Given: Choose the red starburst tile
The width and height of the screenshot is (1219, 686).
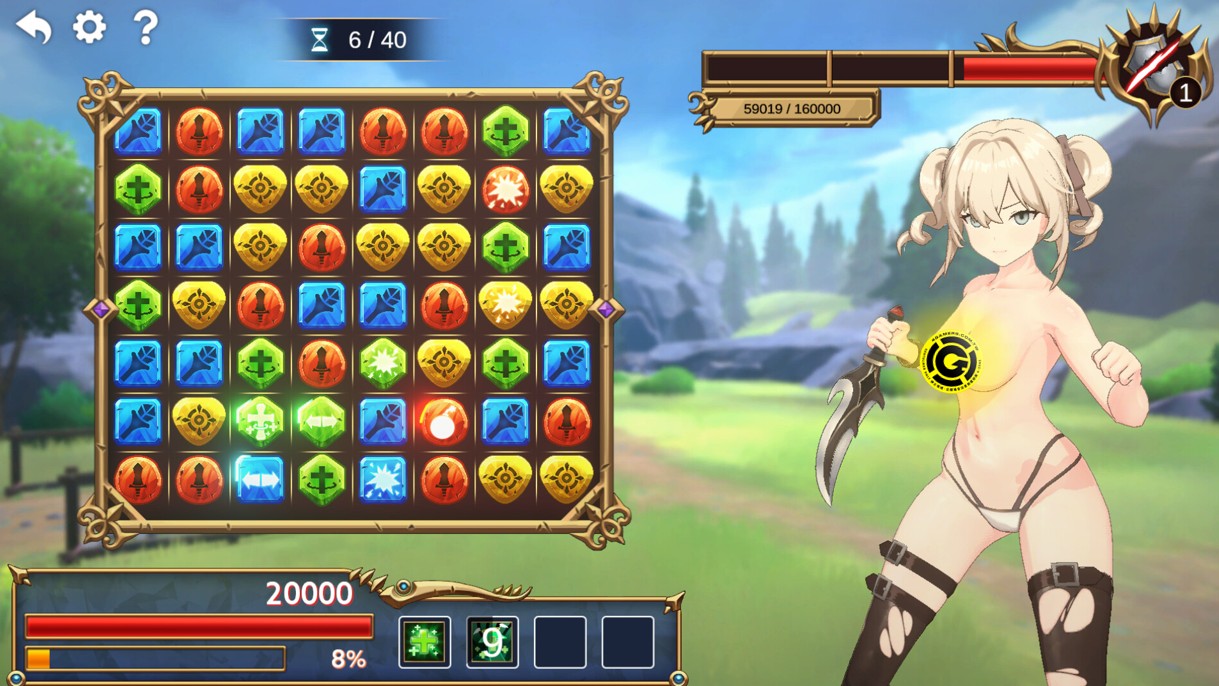Looking at the screenshot, I should click(505, 189).
